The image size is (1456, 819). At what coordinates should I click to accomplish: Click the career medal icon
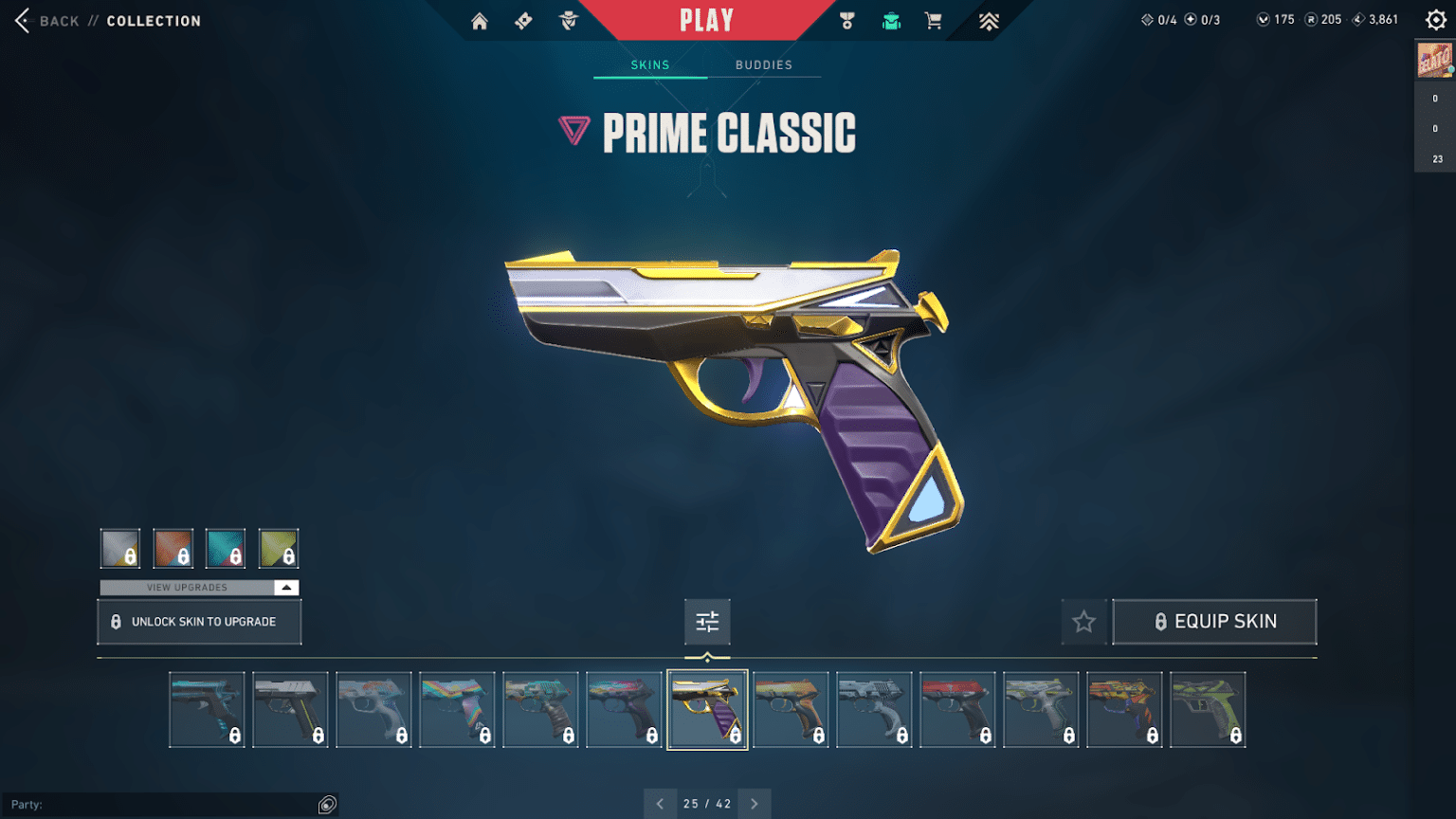[846, 20]
